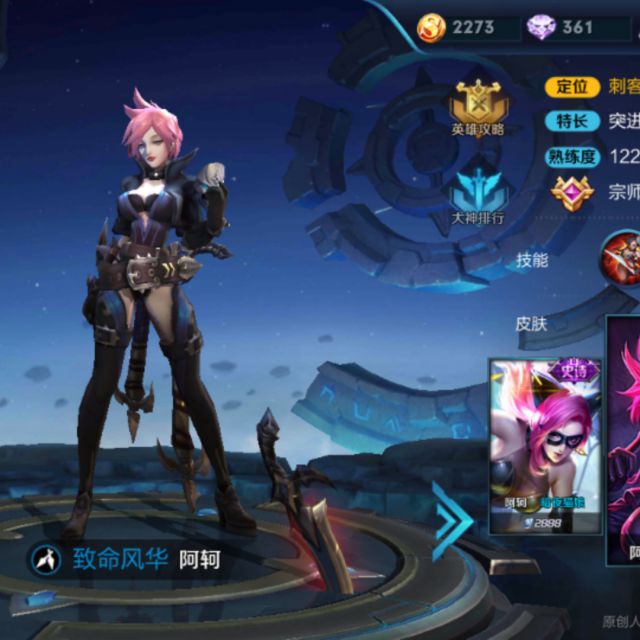
Task: Open the 大神排行 ranking
Action: coord(477,194)
